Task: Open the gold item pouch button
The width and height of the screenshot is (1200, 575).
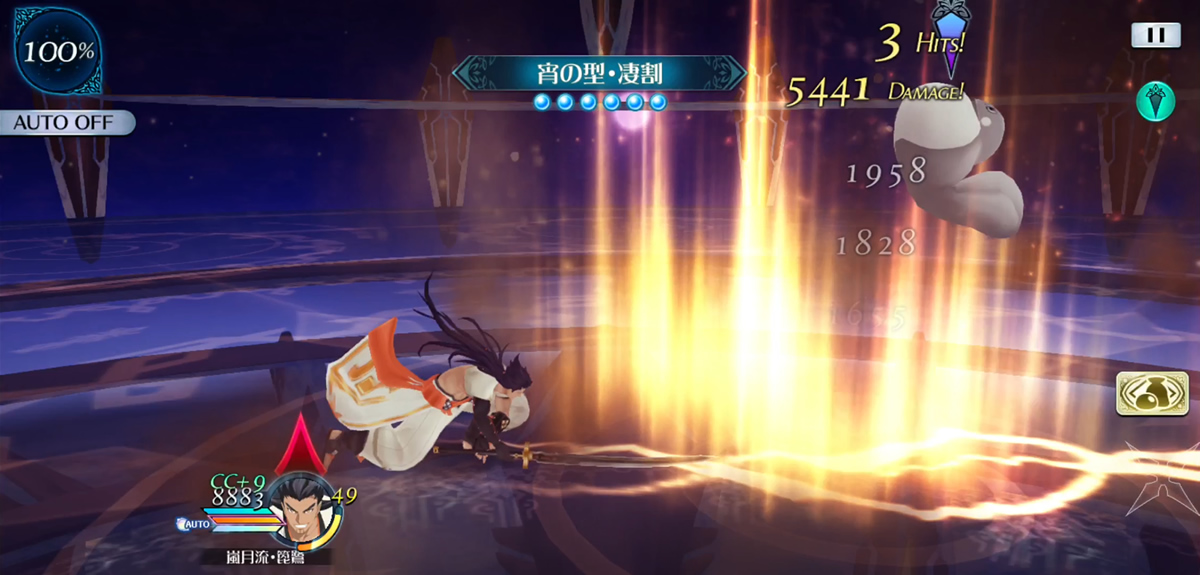Action: pos(1144,394)
